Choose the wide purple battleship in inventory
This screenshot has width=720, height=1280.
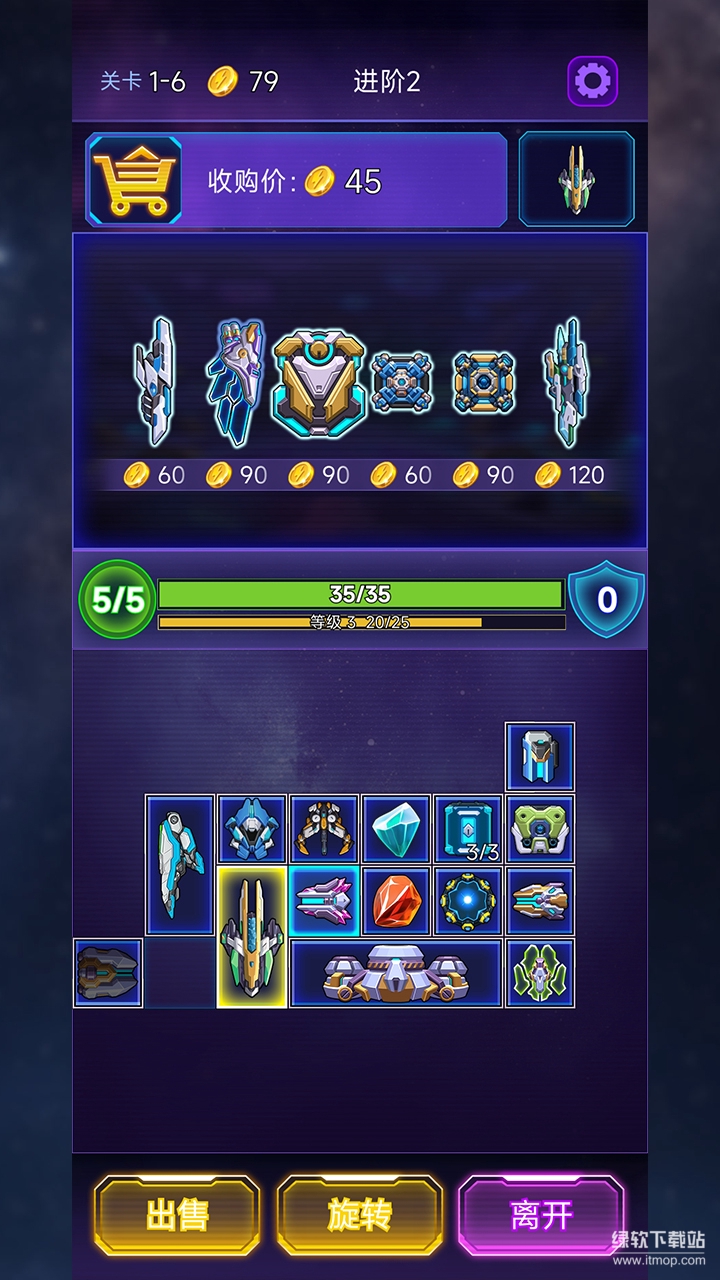coord(396,973)
